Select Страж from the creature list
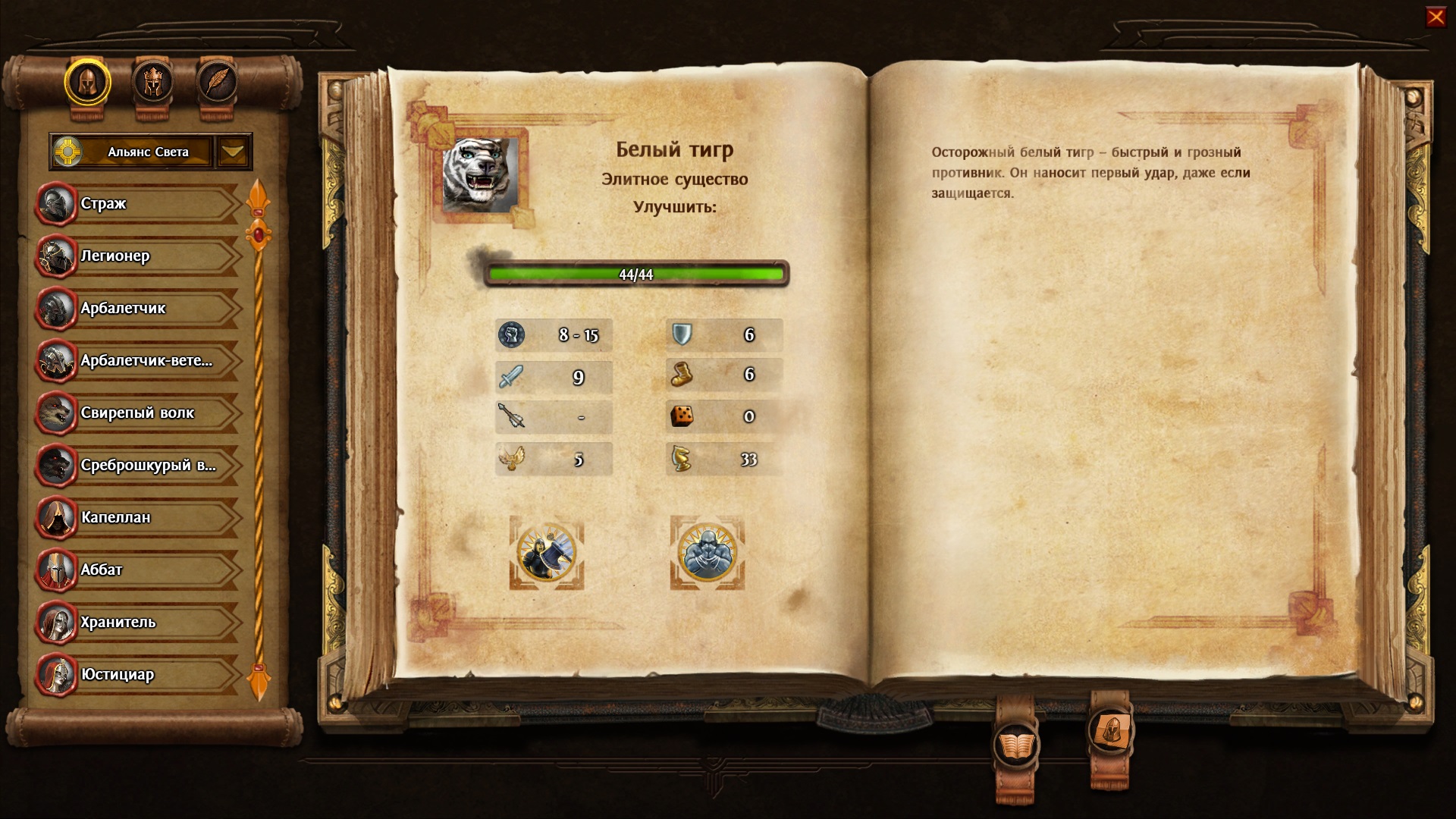Screen dimensions: 1456x819 pyautogui.click(x=136, y=203)
